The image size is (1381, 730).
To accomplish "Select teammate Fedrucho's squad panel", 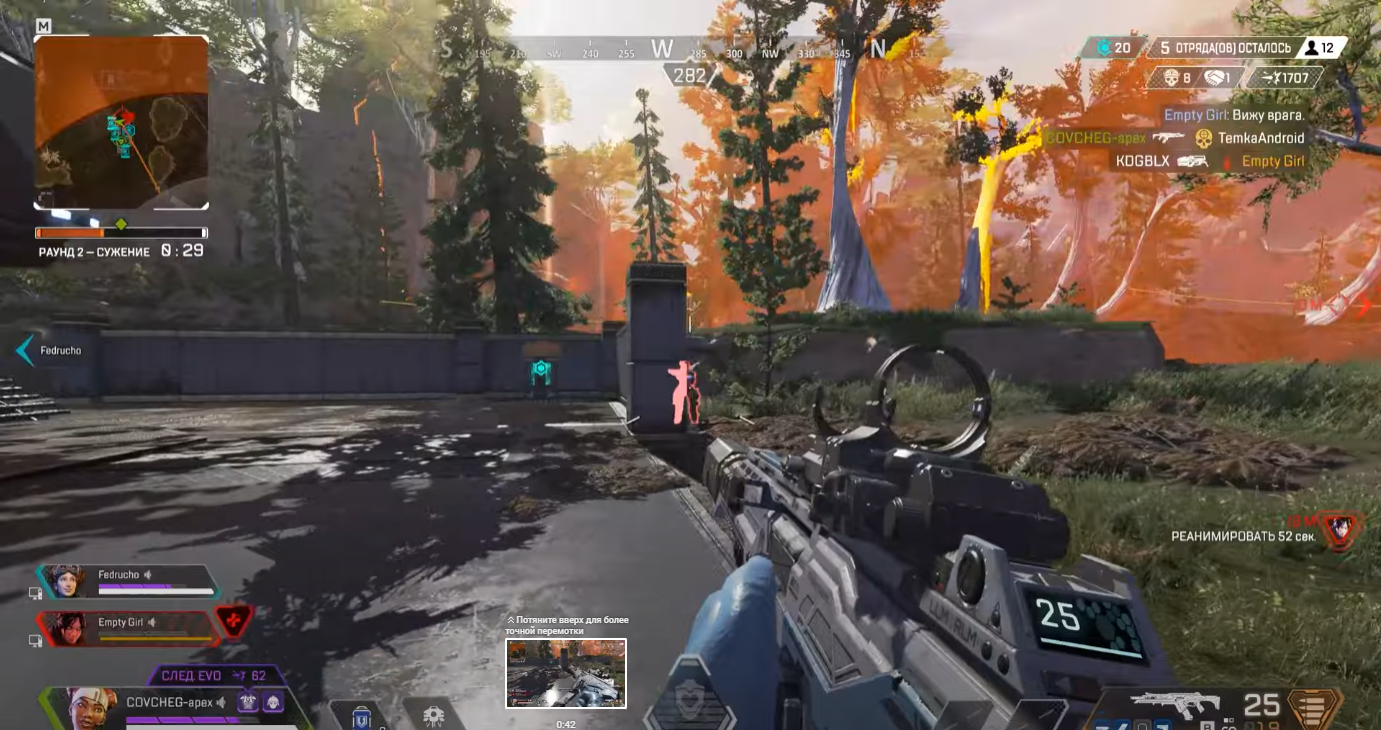I will tap(130, 581).
